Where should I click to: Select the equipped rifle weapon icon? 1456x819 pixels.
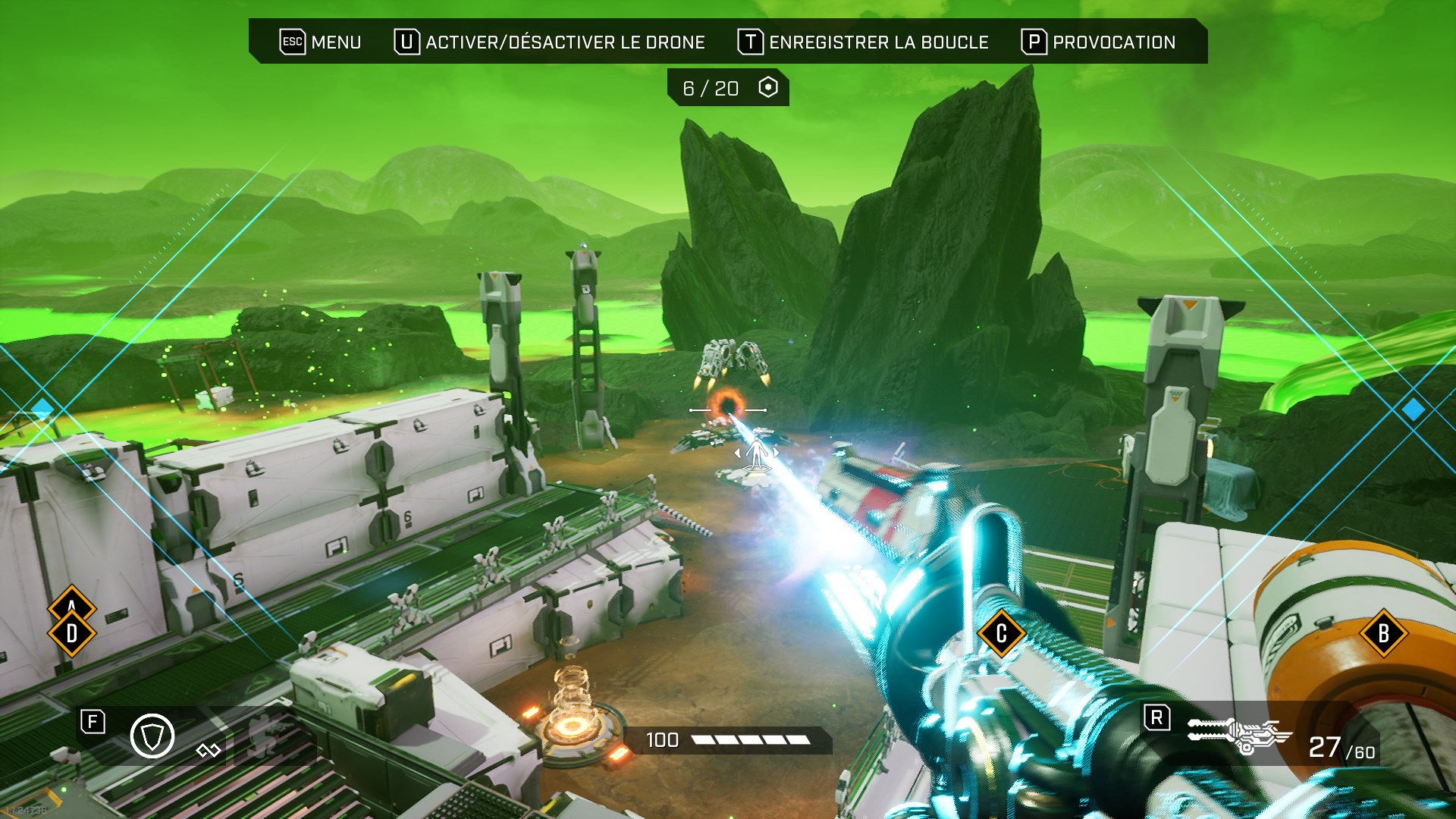click(1238, 735)
